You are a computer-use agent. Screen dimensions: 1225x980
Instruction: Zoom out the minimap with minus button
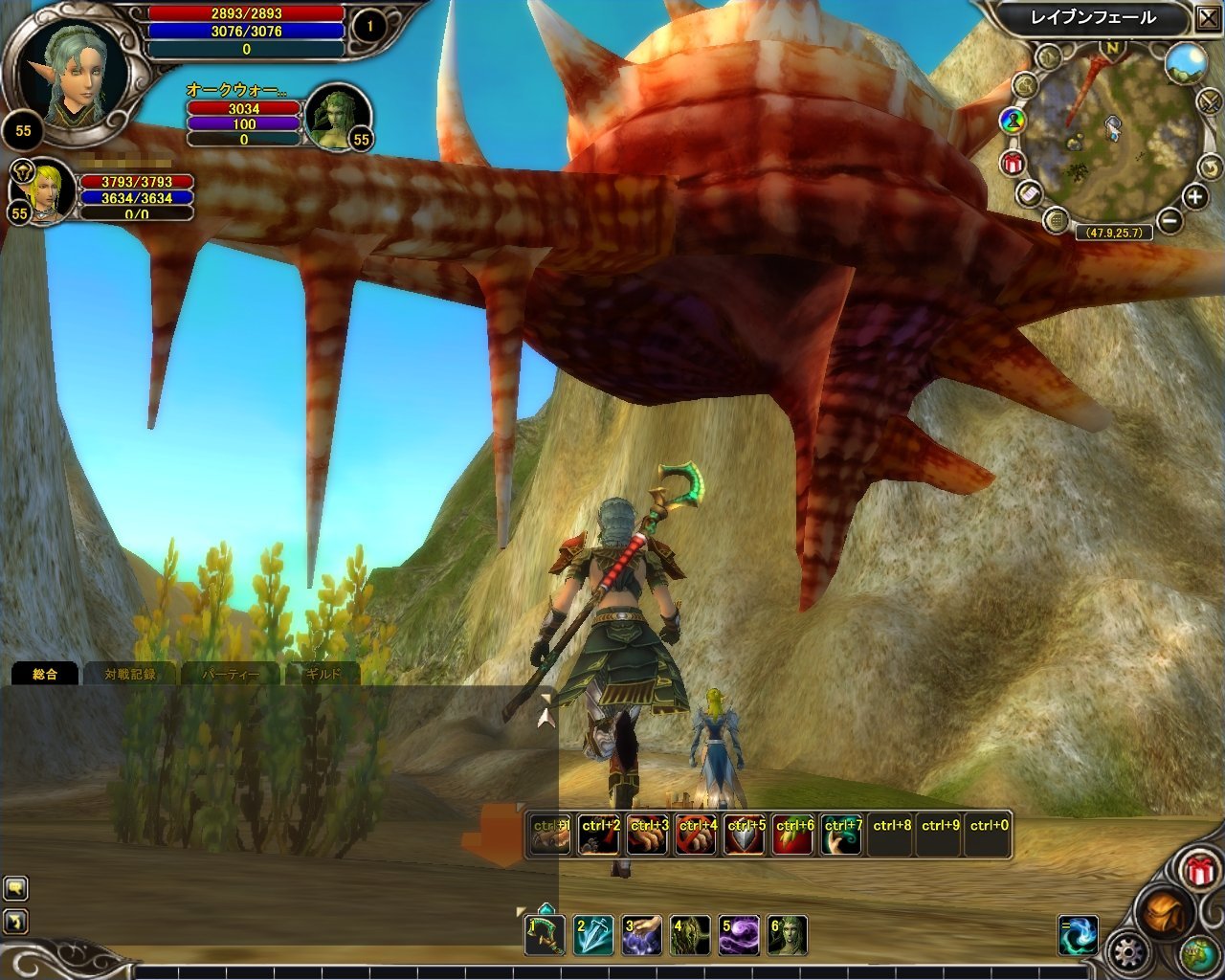pos(1169,221)
